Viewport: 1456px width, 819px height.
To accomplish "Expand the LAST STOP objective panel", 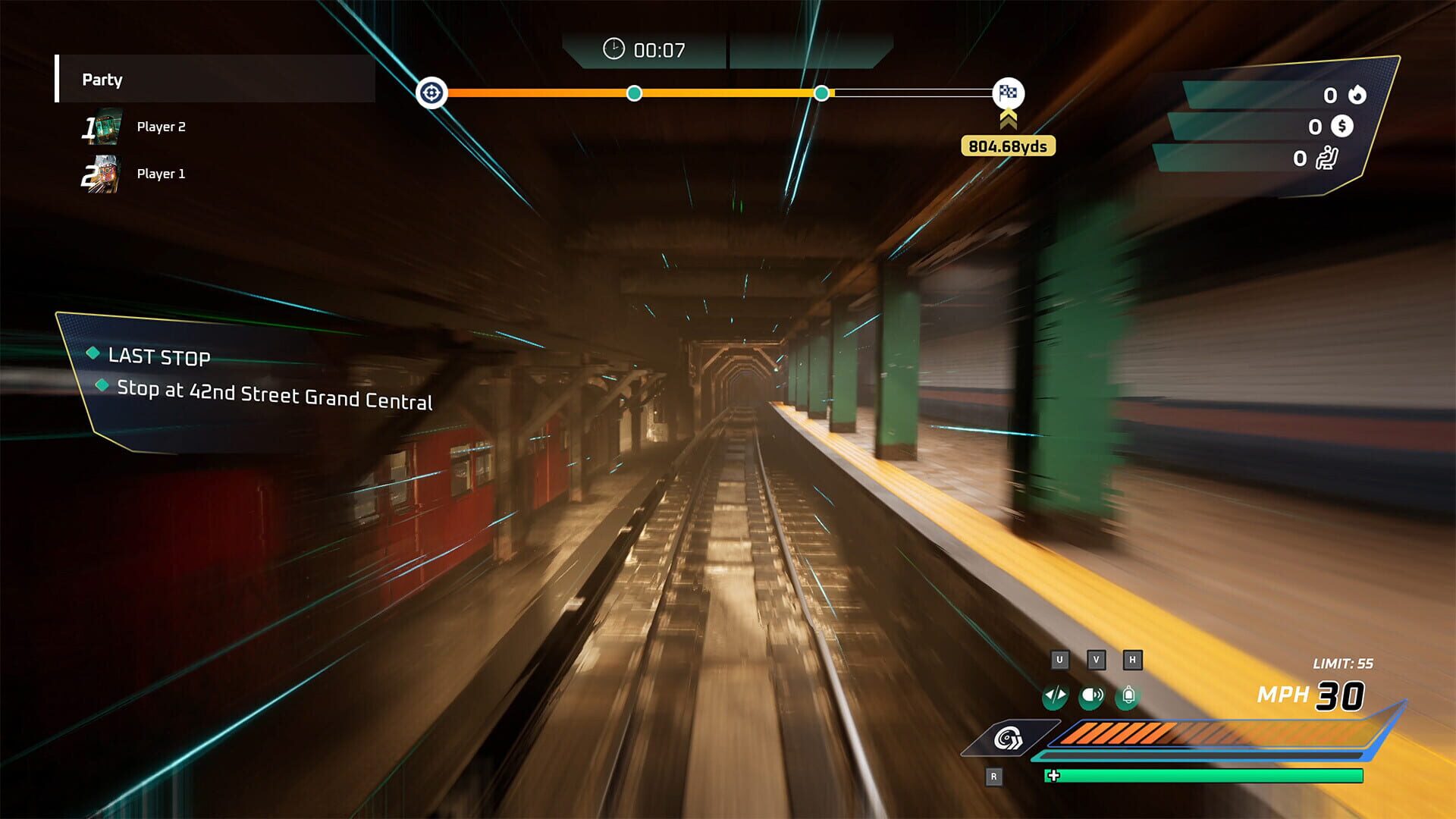I will pyautogui.click(x=160, y=357).
